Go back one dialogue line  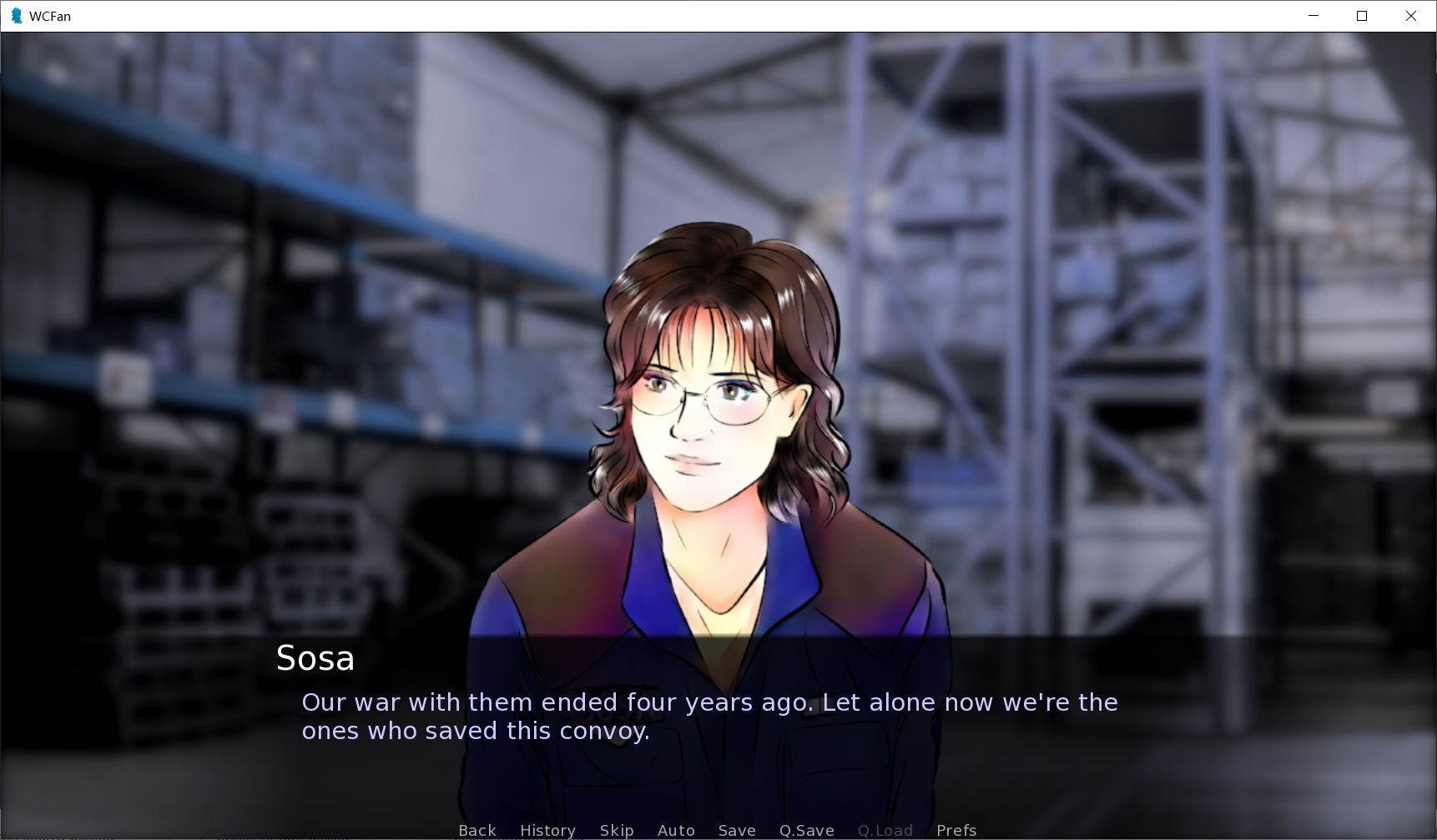(x=477, y=830)
